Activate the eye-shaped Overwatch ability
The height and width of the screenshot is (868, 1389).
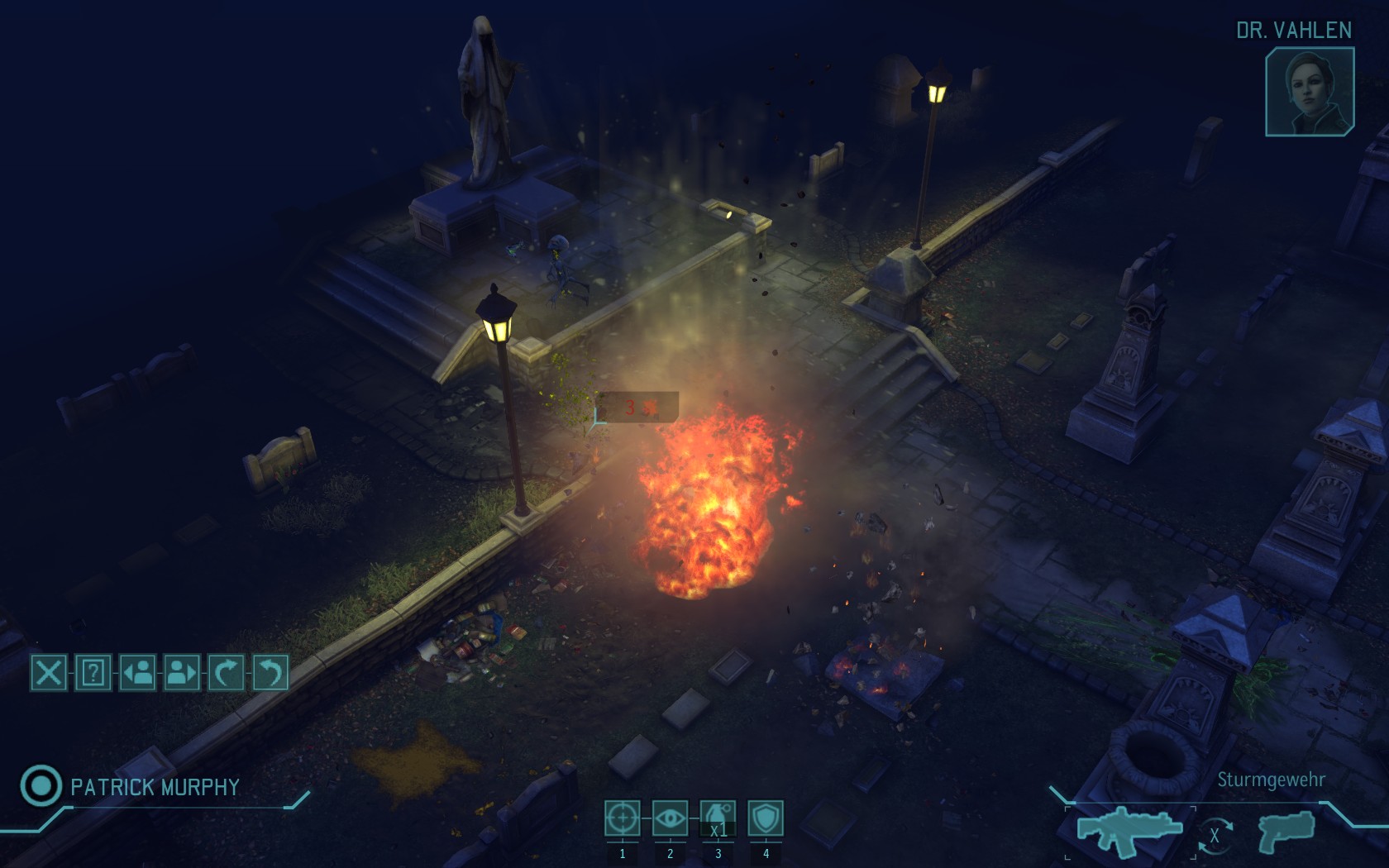[x=670, y=818]
